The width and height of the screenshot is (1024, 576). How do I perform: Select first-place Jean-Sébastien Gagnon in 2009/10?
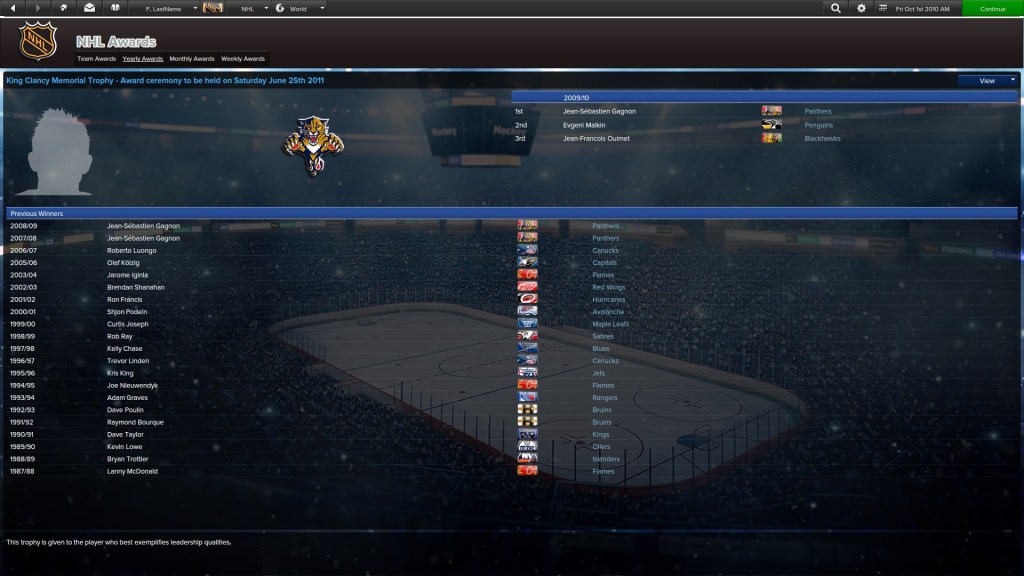599,111
